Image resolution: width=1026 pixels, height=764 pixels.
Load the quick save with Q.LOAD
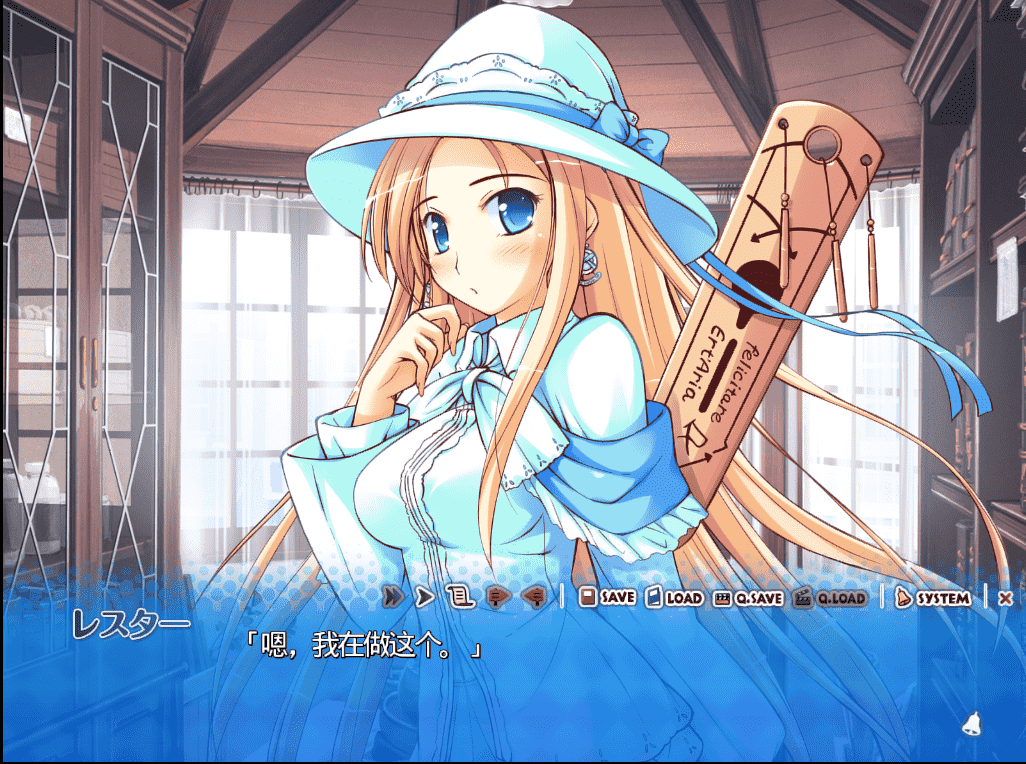pos(829,598)
